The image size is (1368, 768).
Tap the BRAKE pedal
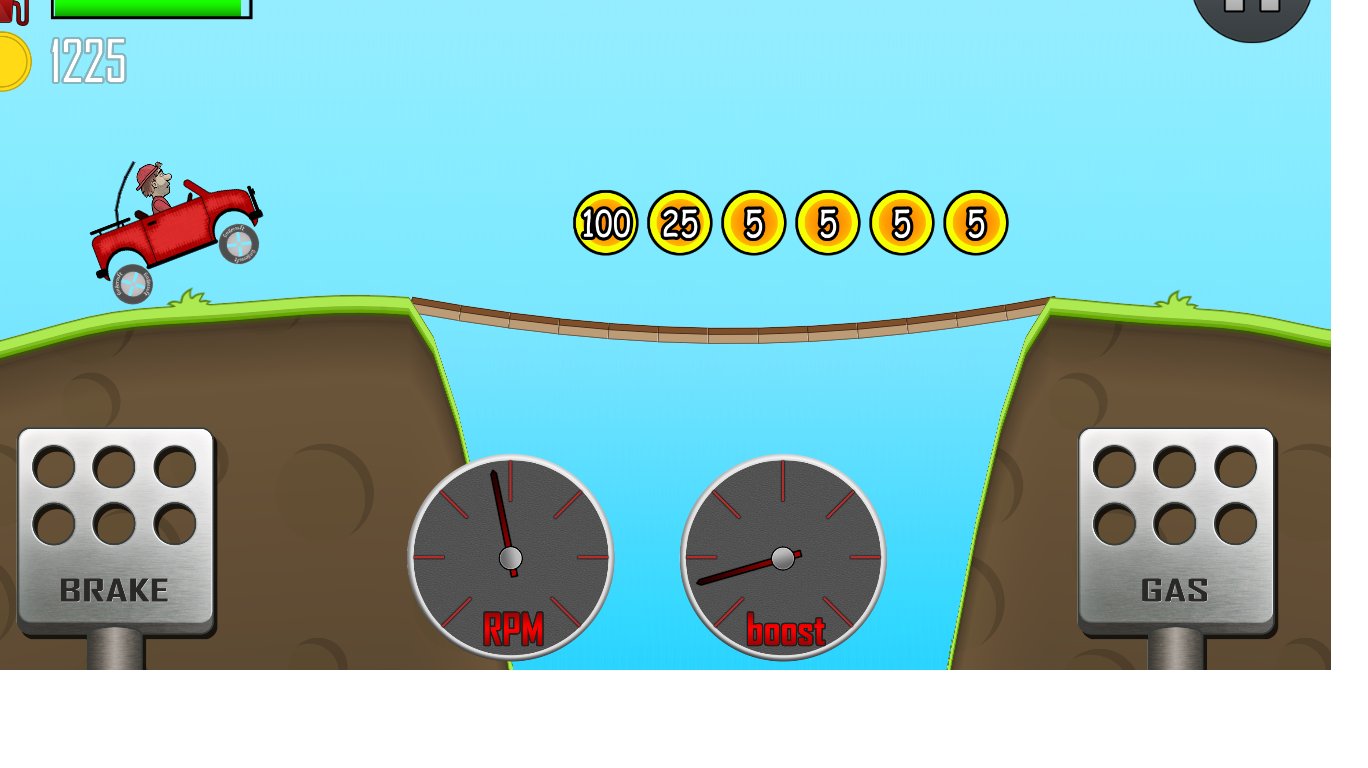[116, 530]
